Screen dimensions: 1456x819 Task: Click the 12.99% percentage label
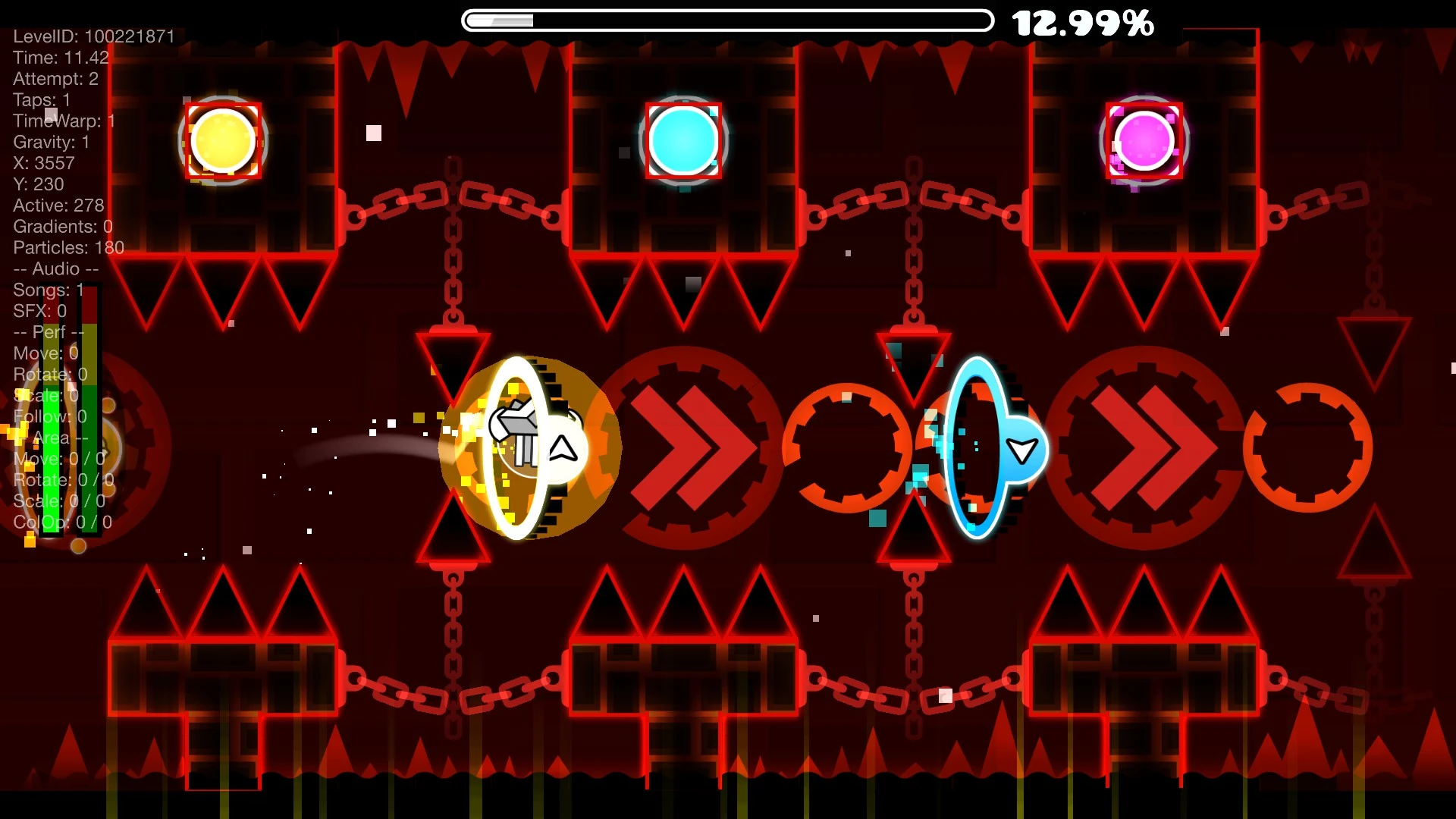tap(1083, 24)
